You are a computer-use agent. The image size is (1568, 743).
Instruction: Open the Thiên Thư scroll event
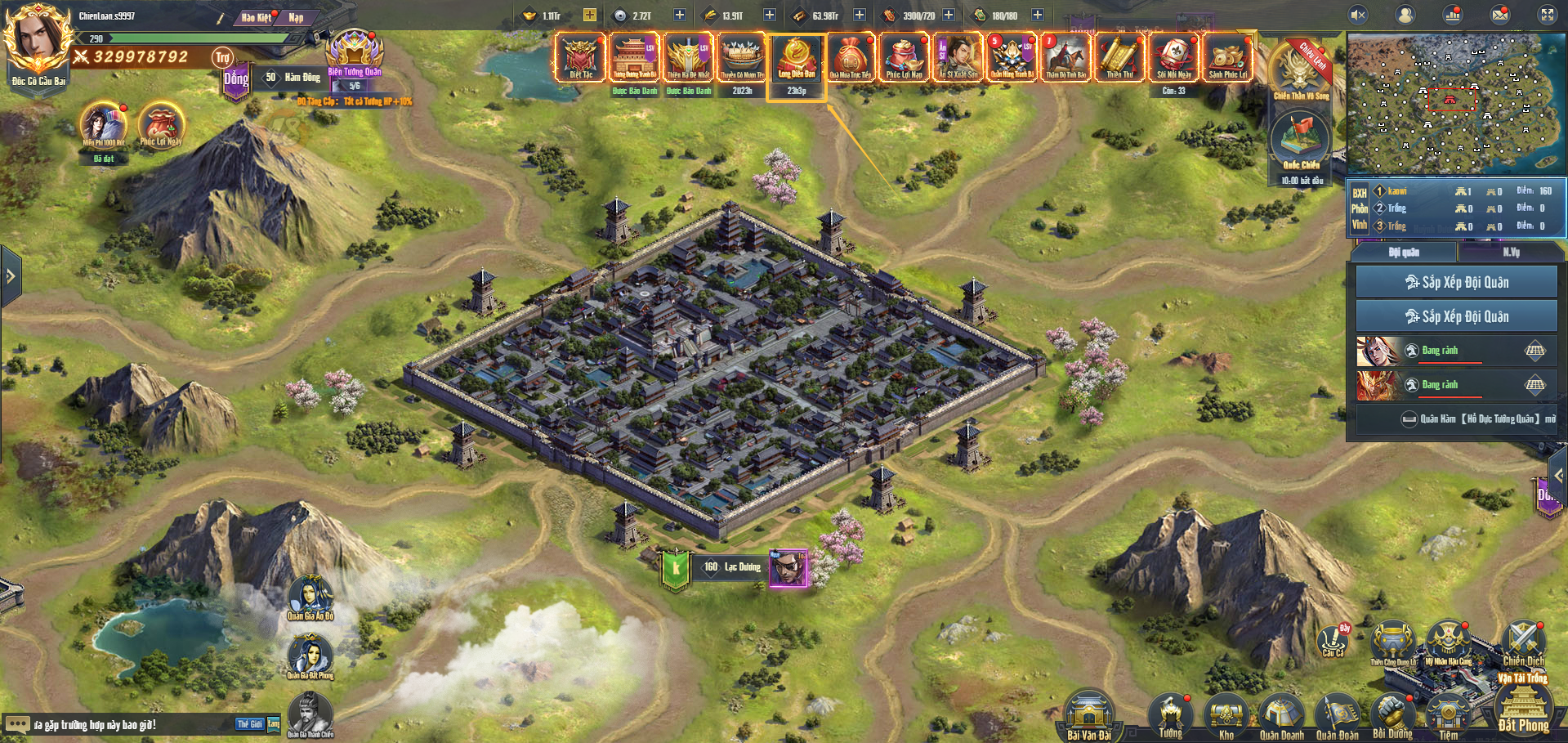tap(1119, 57)
